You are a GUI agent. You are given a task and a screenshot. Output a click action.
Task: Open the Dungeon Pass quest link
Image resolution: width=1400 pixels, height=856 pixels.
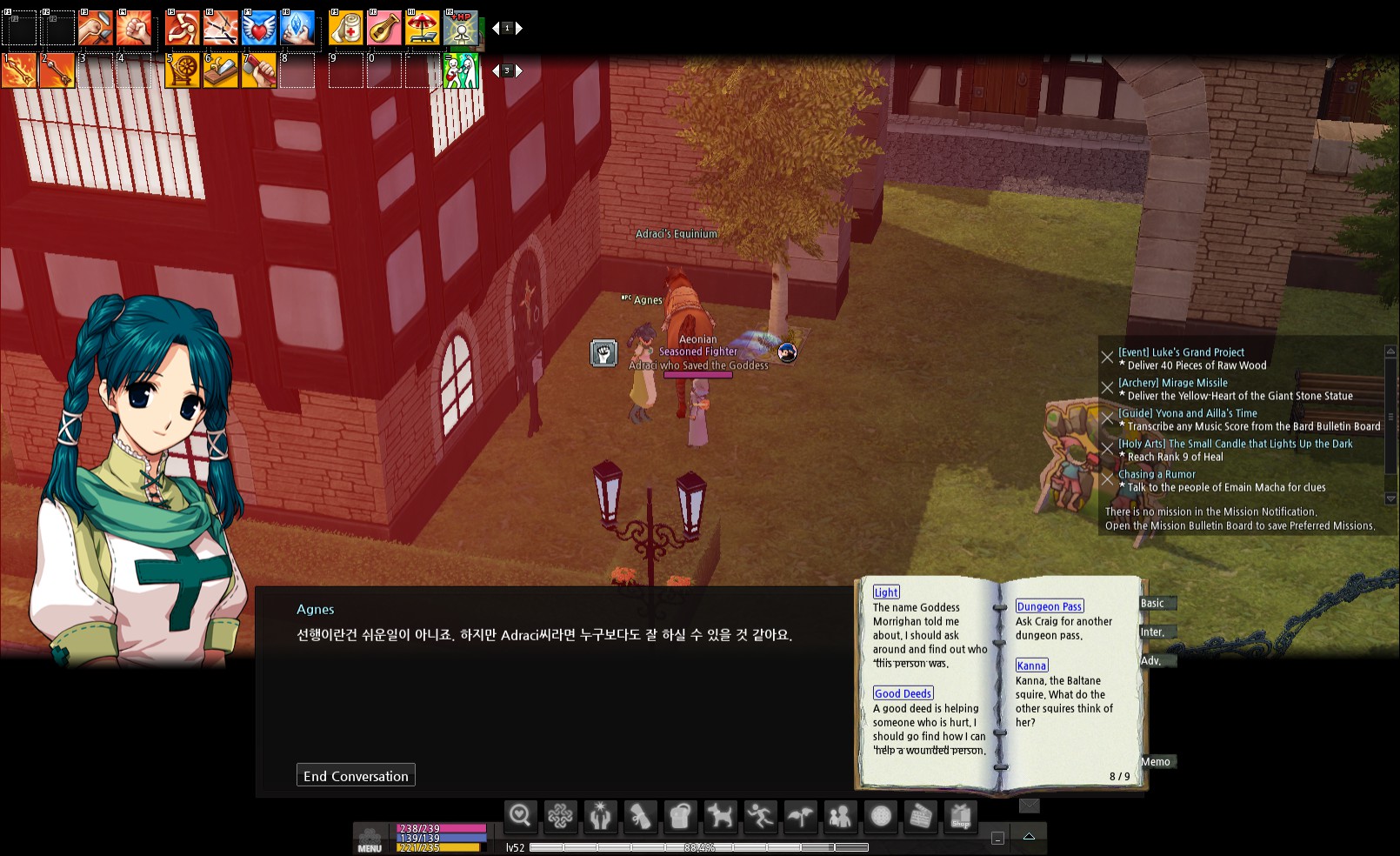(x=1049, y=605)
